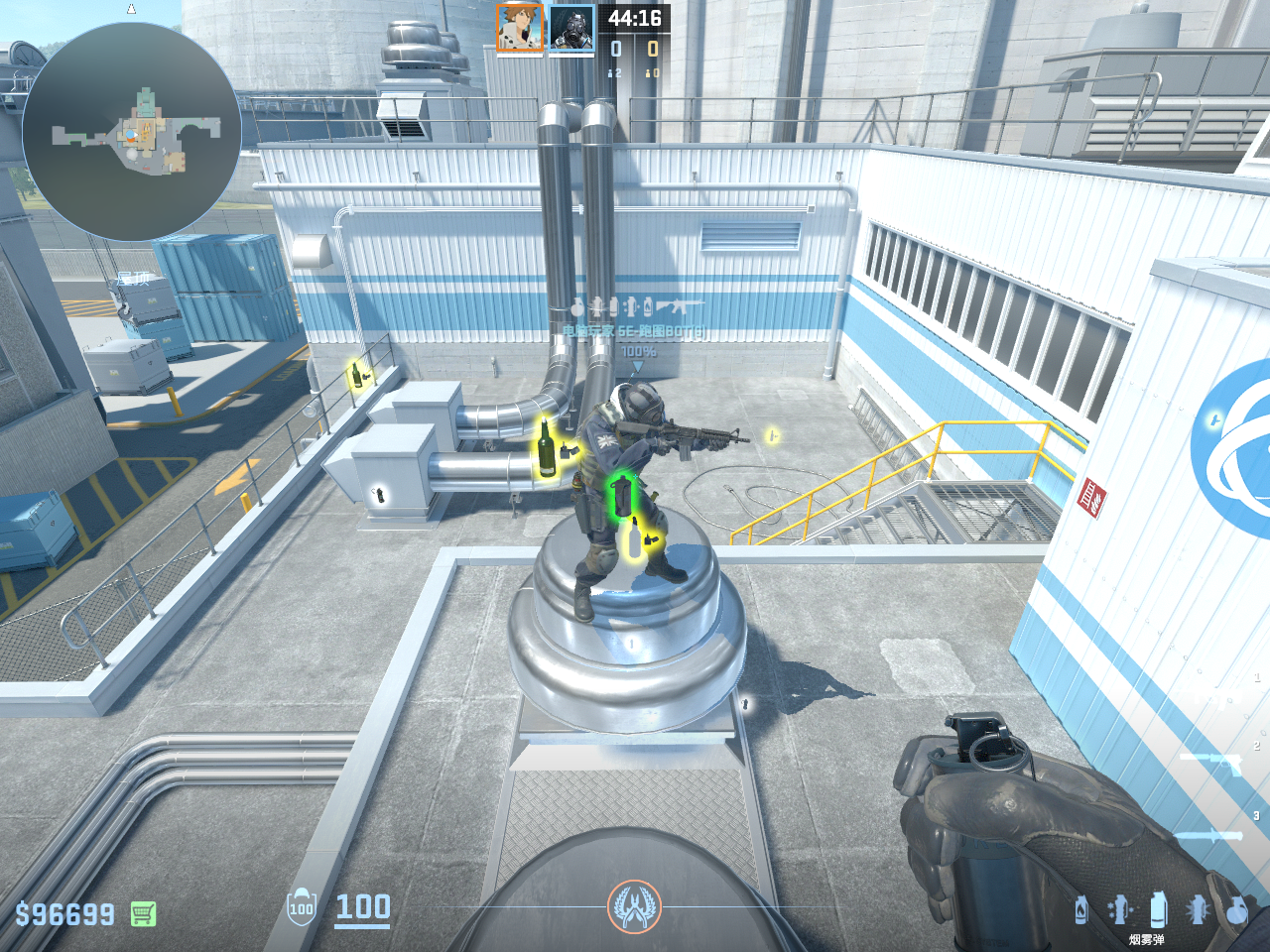Pick the flashbang grenade icon
1270x952 pixels.
(x=1198, y=909)
